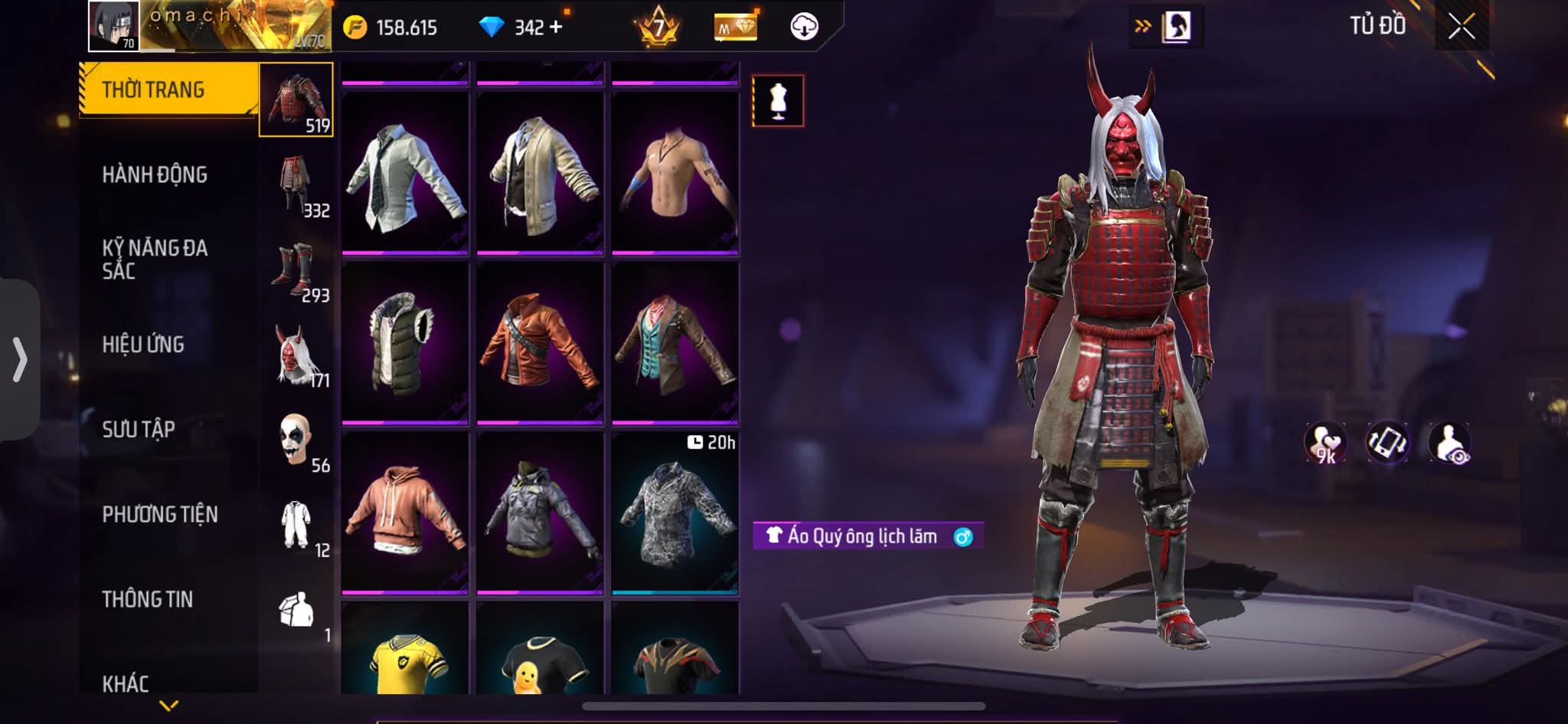Switch to SƯU TẬP category
Viewport: 1568px width, 724px height.
pos(139,429)
